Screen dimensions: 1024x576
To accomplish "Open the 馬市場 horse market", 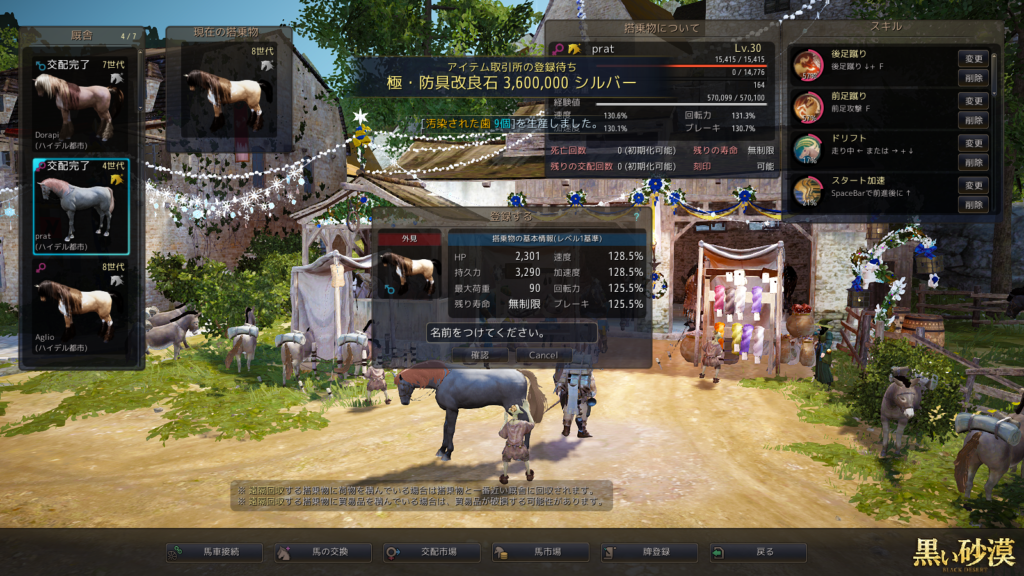I will pyautogui.click(x=541, y=552).
